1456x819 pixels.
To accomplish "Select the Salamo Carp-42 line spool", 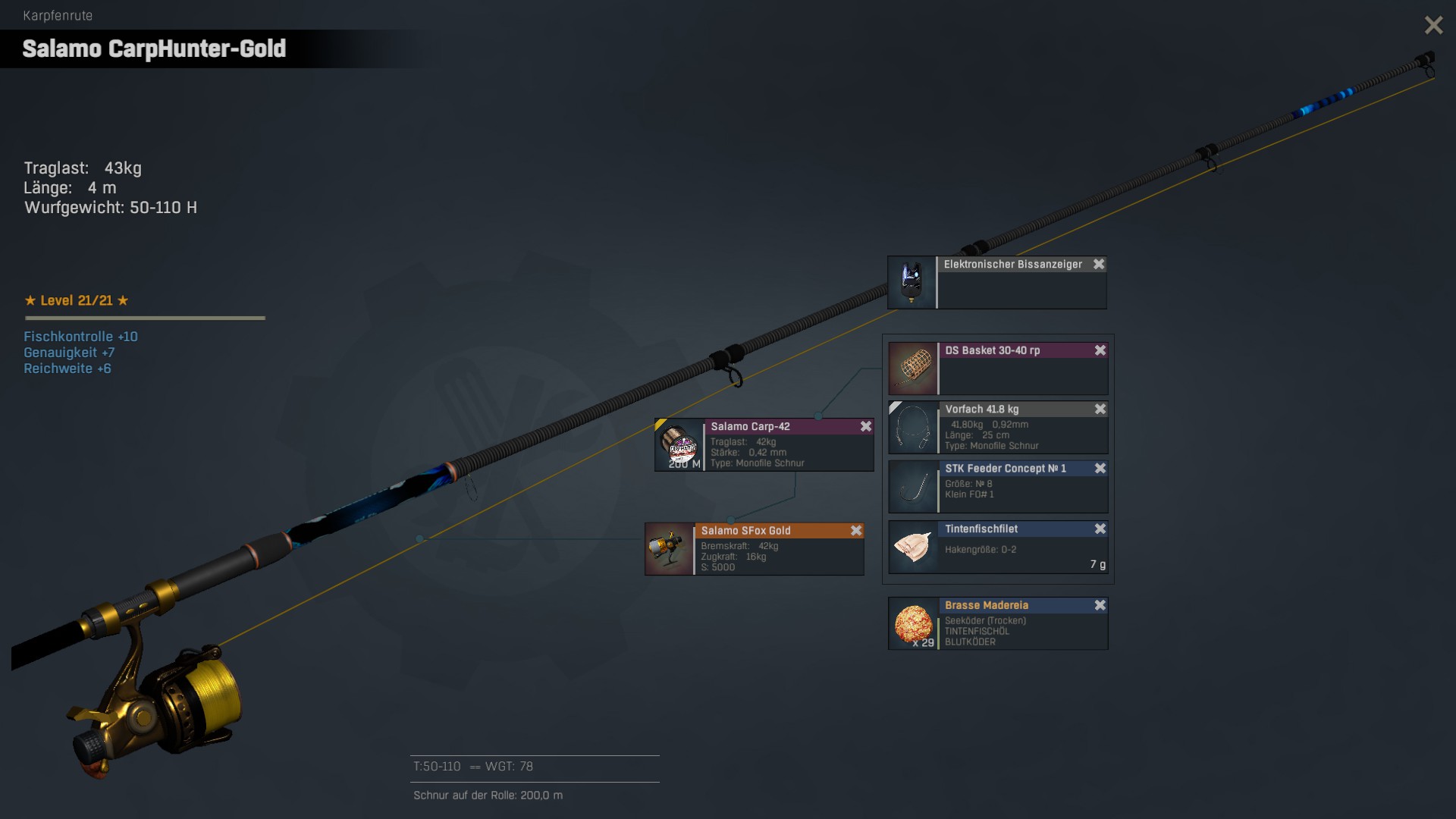I will click(x=679, y=445).
